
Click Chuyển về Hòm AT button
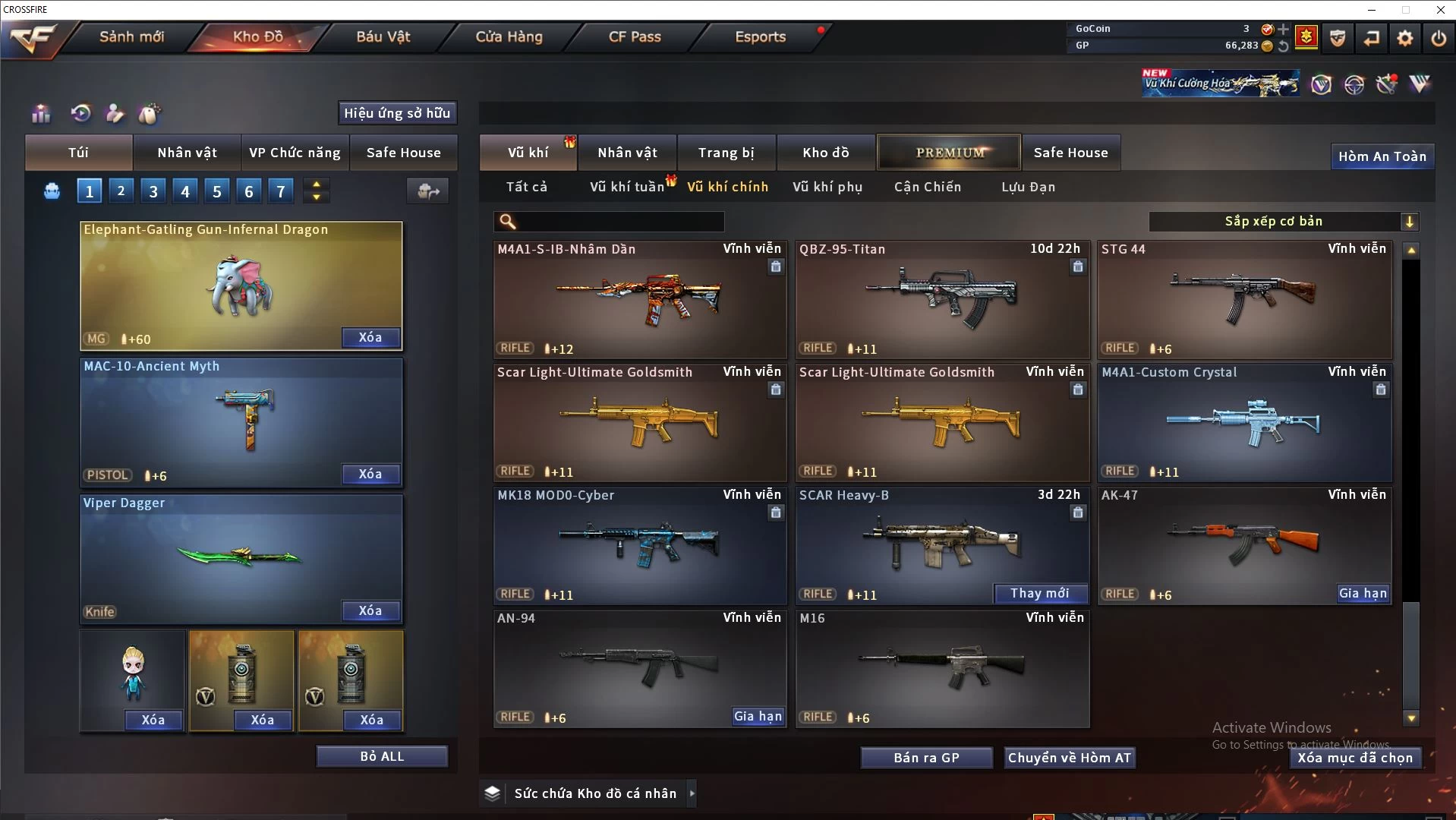tap(1069, 758)
